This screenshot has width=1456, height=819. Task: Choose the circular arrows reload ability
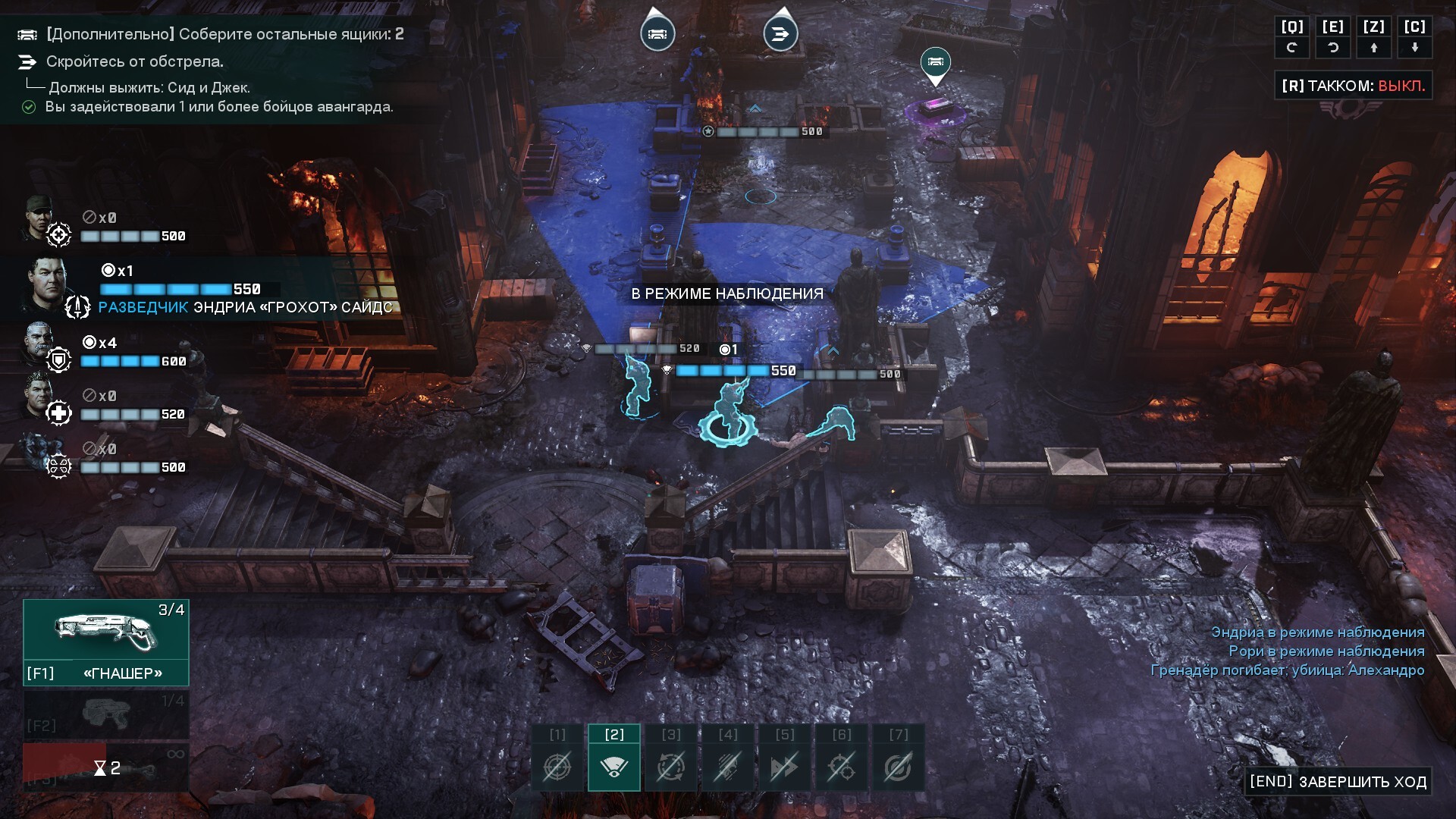tap(671, 767)
